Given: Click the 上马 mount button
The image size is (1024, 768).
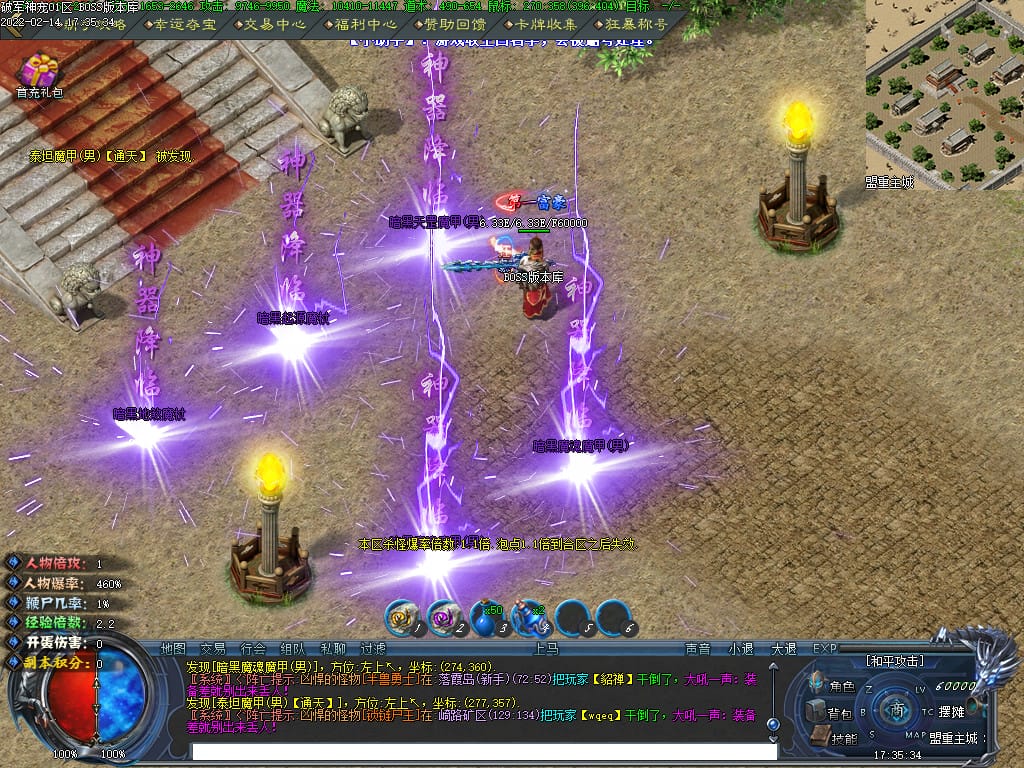Looking at the screenshot, I should 546,649.
